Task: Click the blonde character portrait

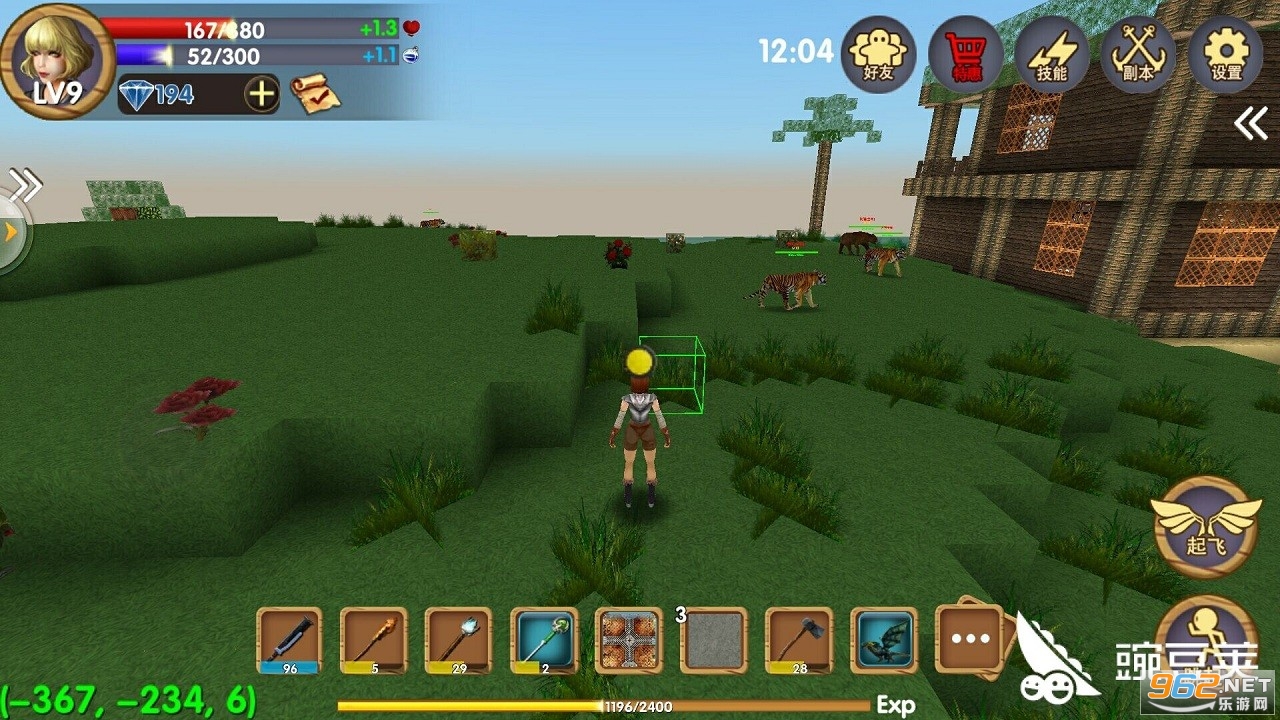Action: point(57,58)
